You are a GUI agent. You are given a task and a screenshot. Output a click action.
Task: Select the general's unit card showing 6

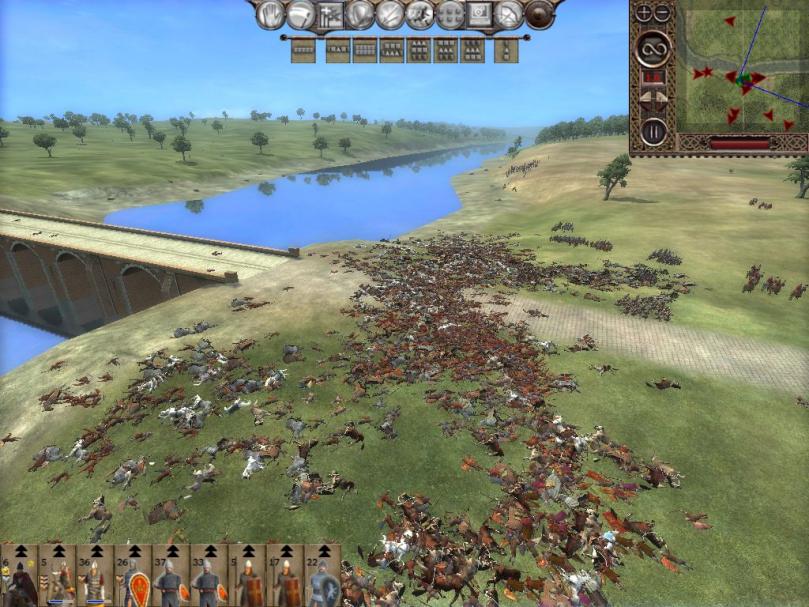19,578
